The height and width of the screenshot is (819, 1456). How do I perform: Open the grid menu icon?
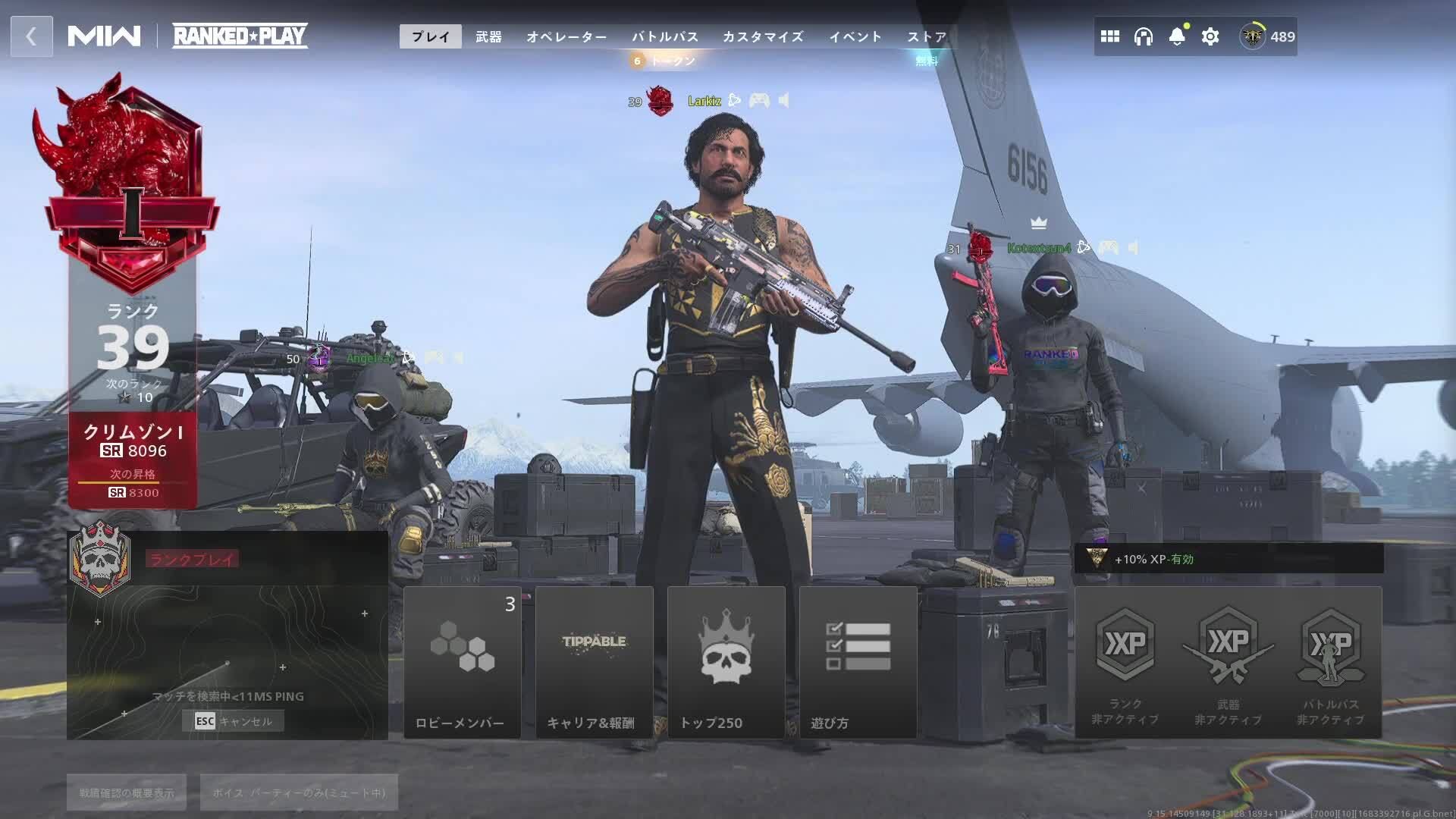(1110, 36)
